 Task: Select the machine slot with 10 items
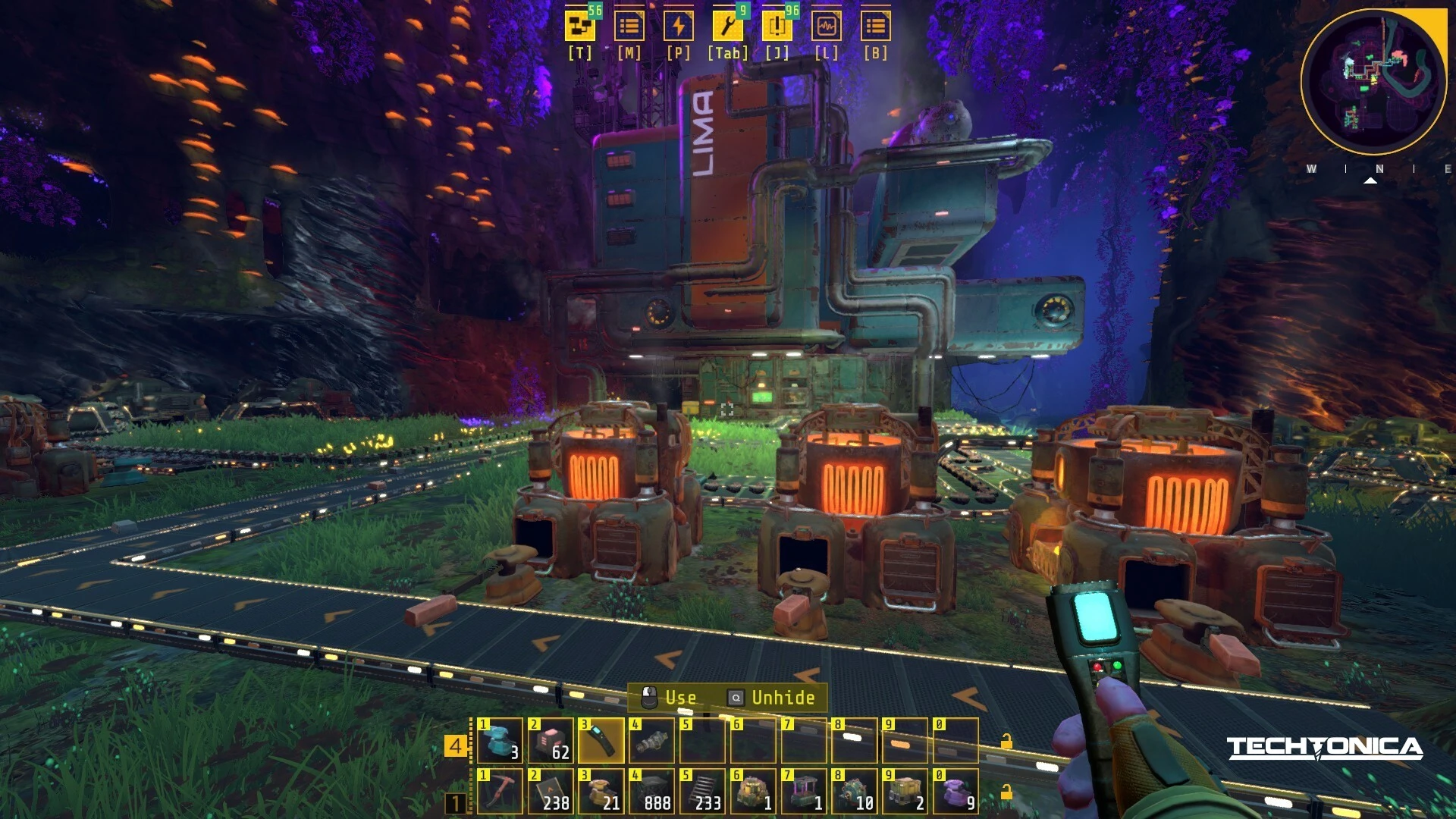click(x=855, y=792)
